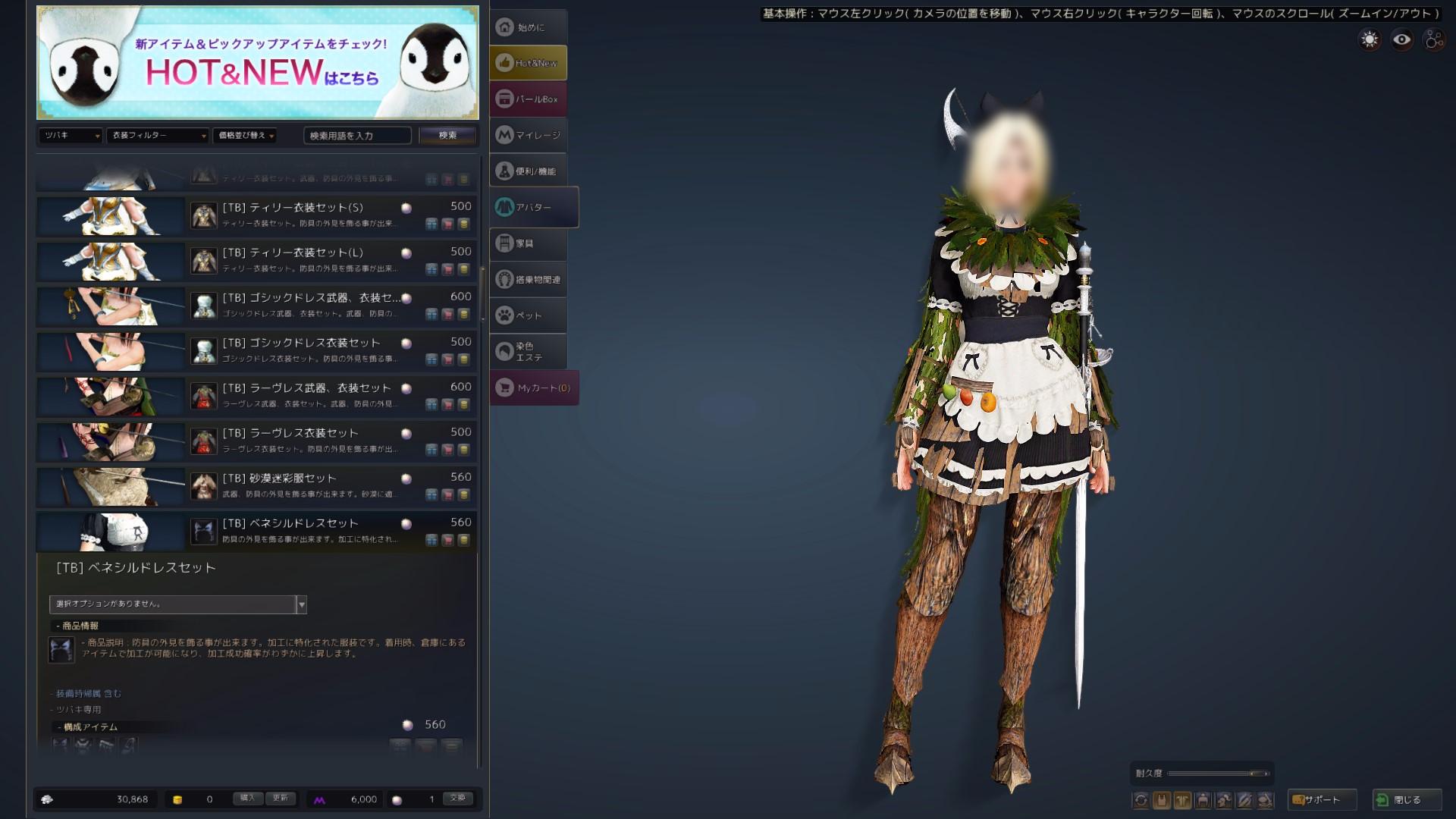Click the 閉じる close shop button
This screenshot has height=819, width=1456.
pyautogui.click(x=1407, y=799)
